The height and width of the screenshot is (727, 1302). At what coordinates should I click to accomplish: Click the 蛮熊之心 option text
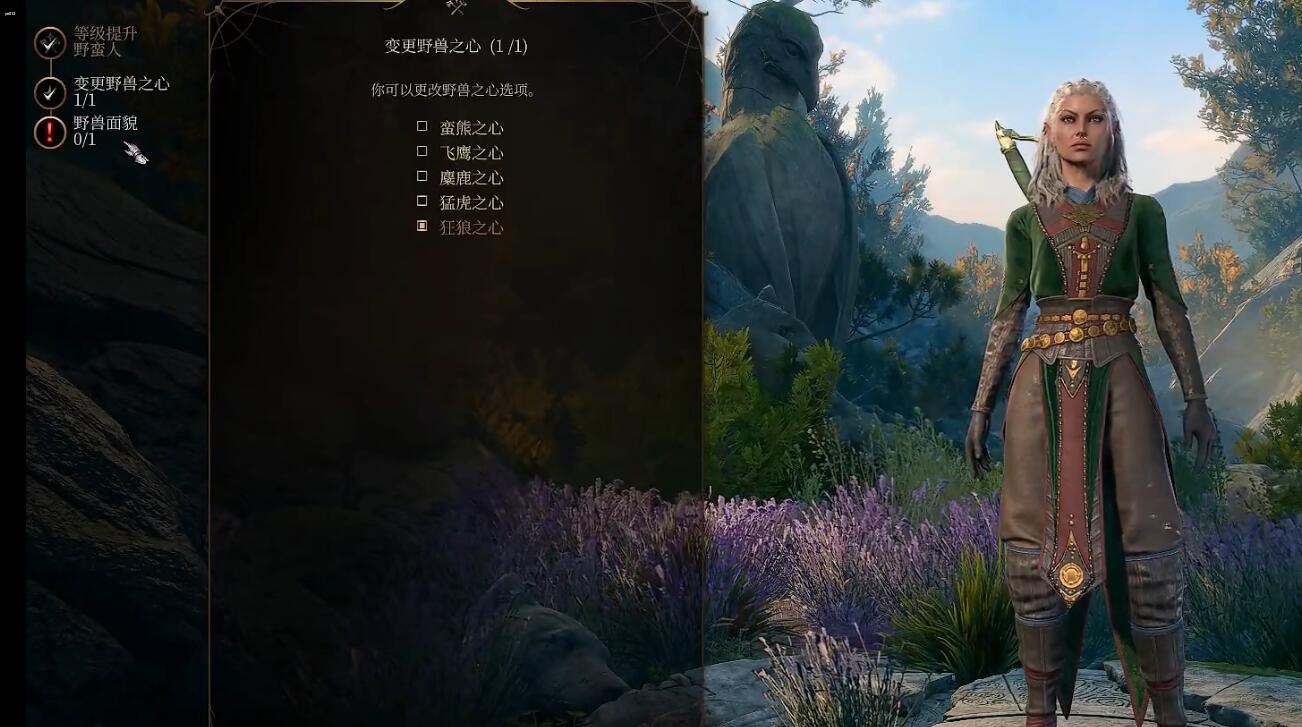pos(470,127)
